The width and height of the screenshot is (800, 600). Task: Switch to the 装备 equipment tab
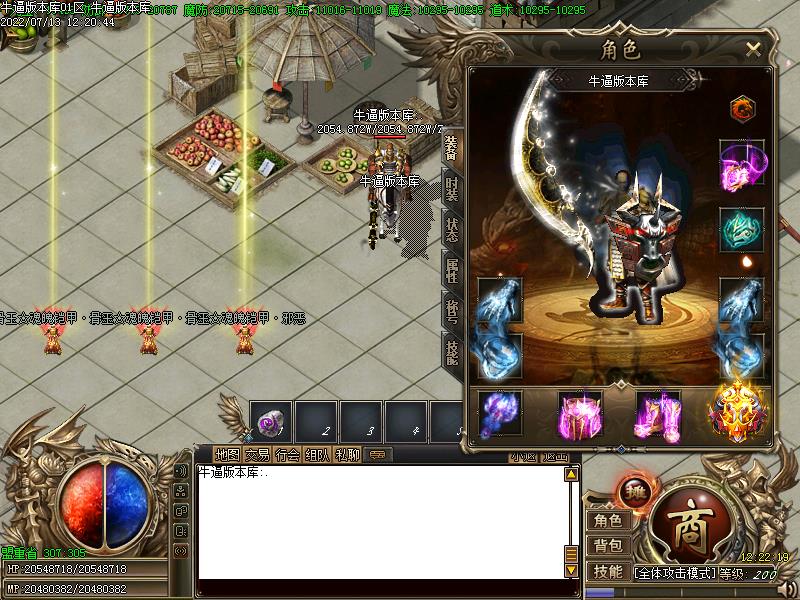pyautogui.click(x=452, y=146)
